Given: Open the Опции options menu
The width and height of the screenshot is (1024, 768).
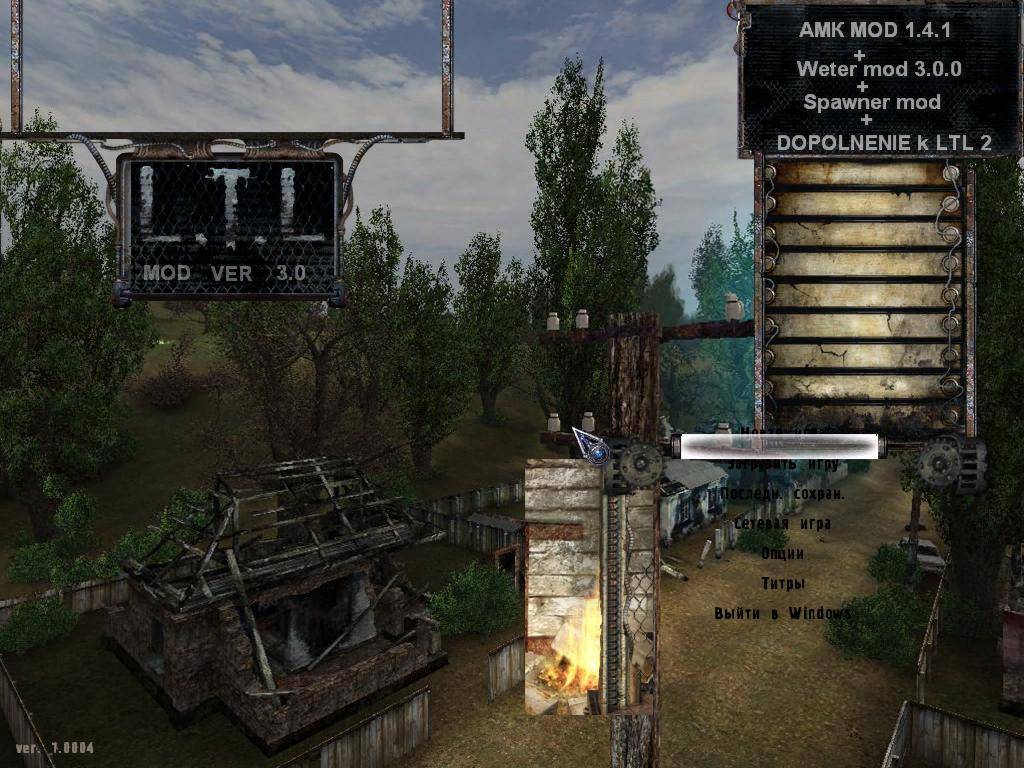Looking at the screenshot, I should pos(782,553).
